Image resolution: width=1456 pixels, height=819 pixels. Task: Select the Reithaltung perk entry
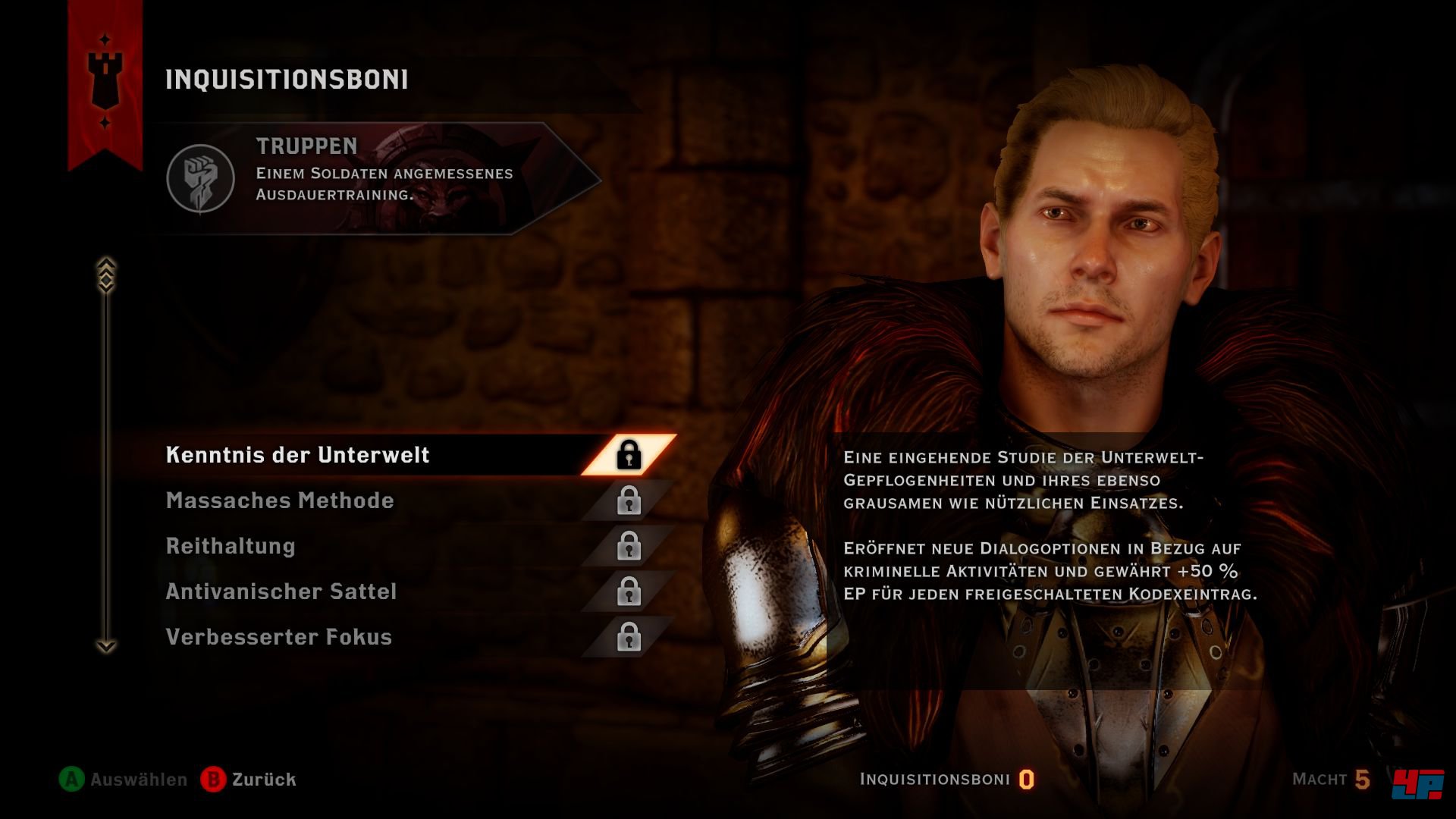coord(231,546)
